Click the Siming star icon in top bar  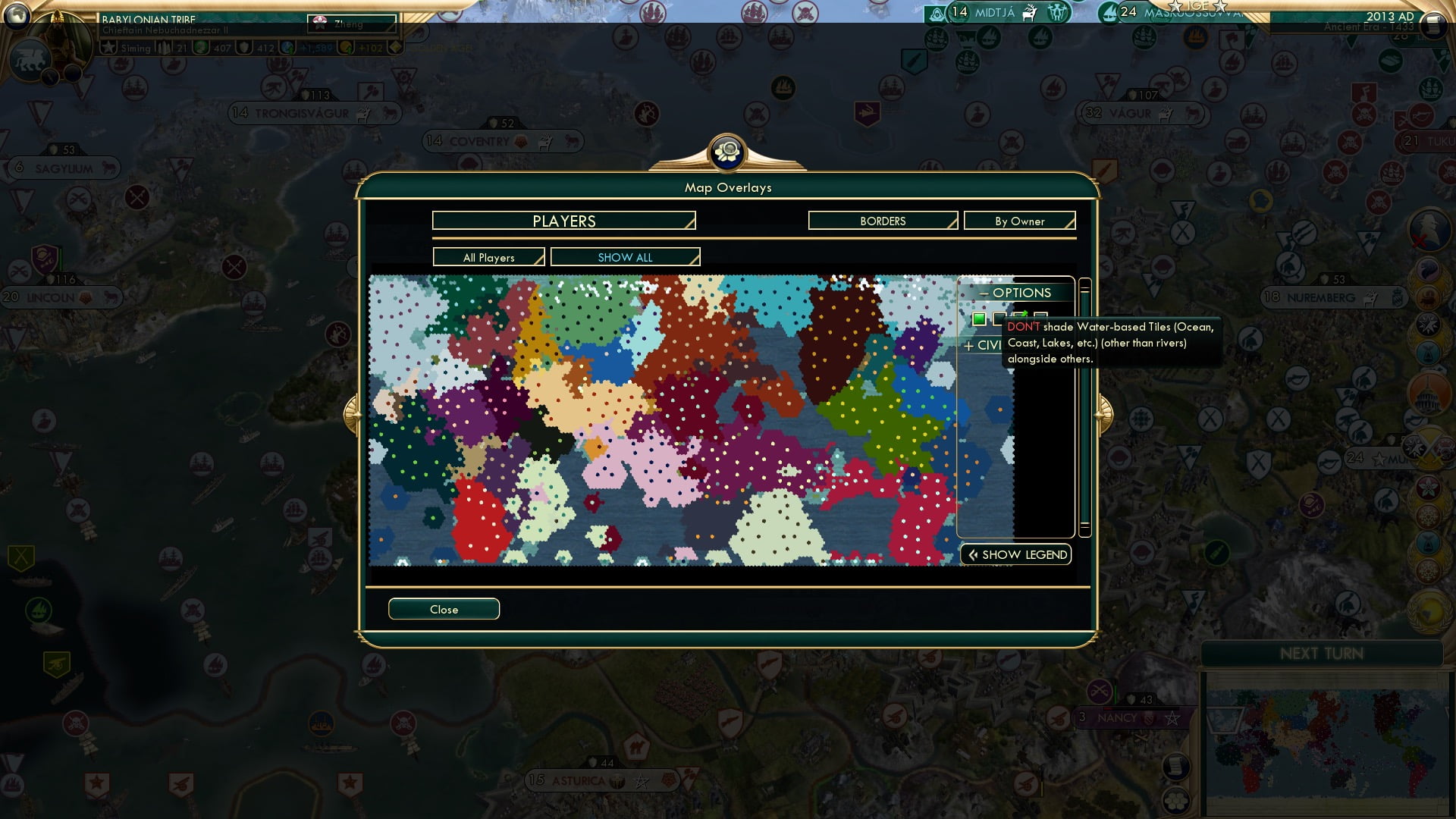(x=108, y=47)
